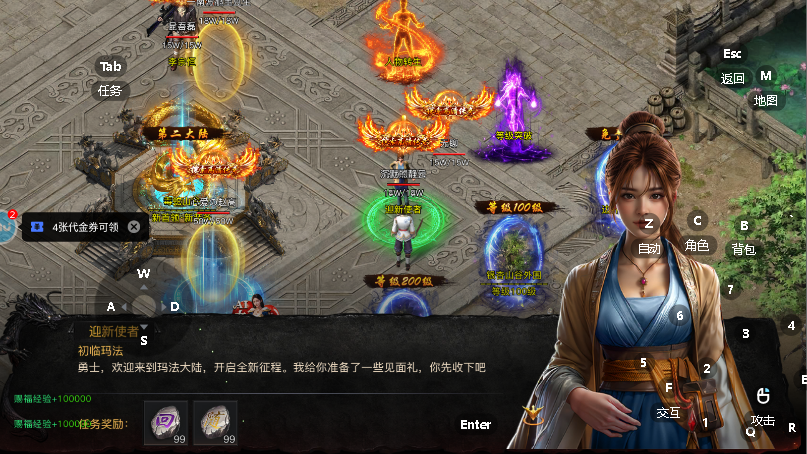This screenshot has height=454, width=807.
Task: Tap the 攻击 attack button
Action: tap(763, 419)
